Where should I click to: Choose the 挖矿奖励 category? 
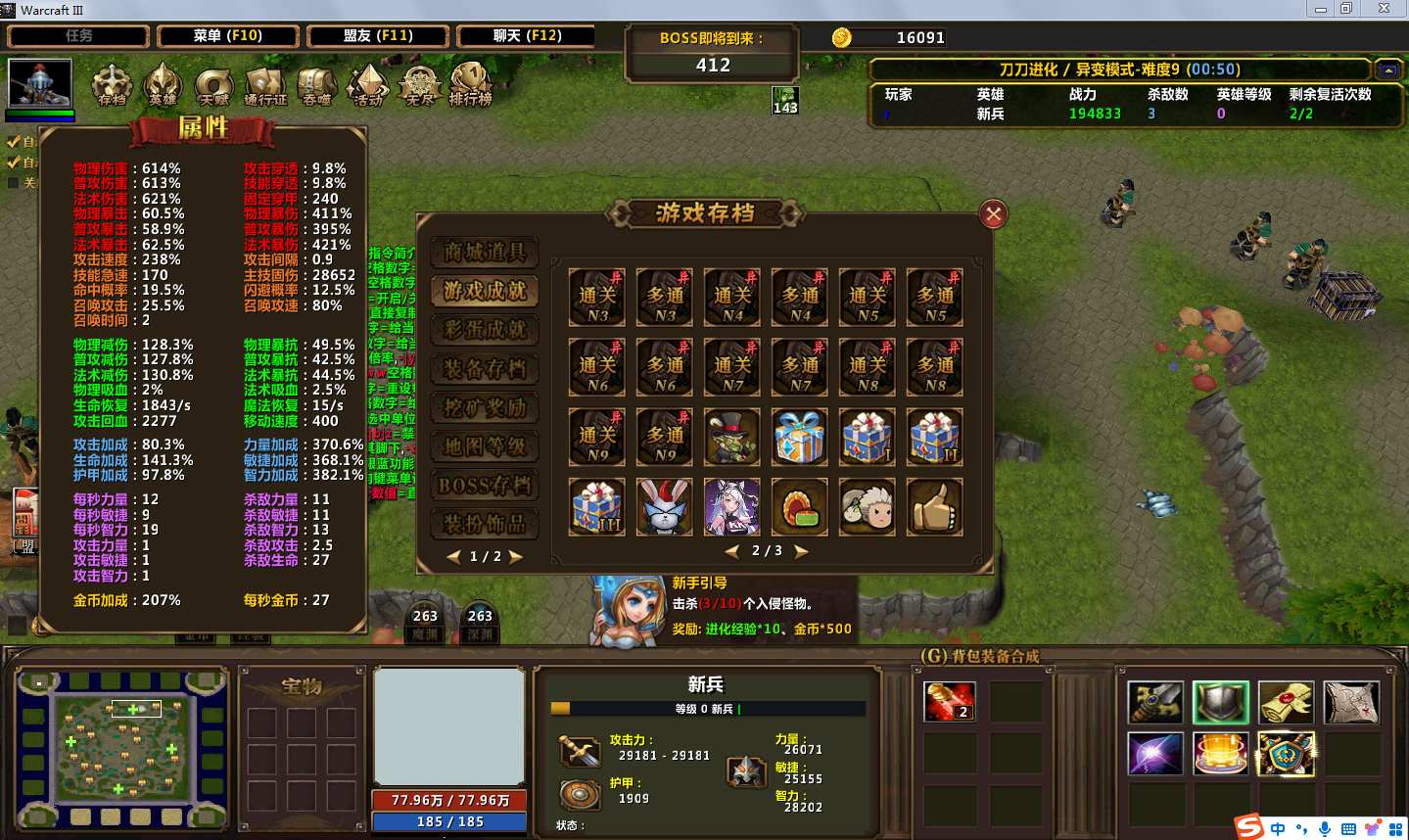point(485,408)
